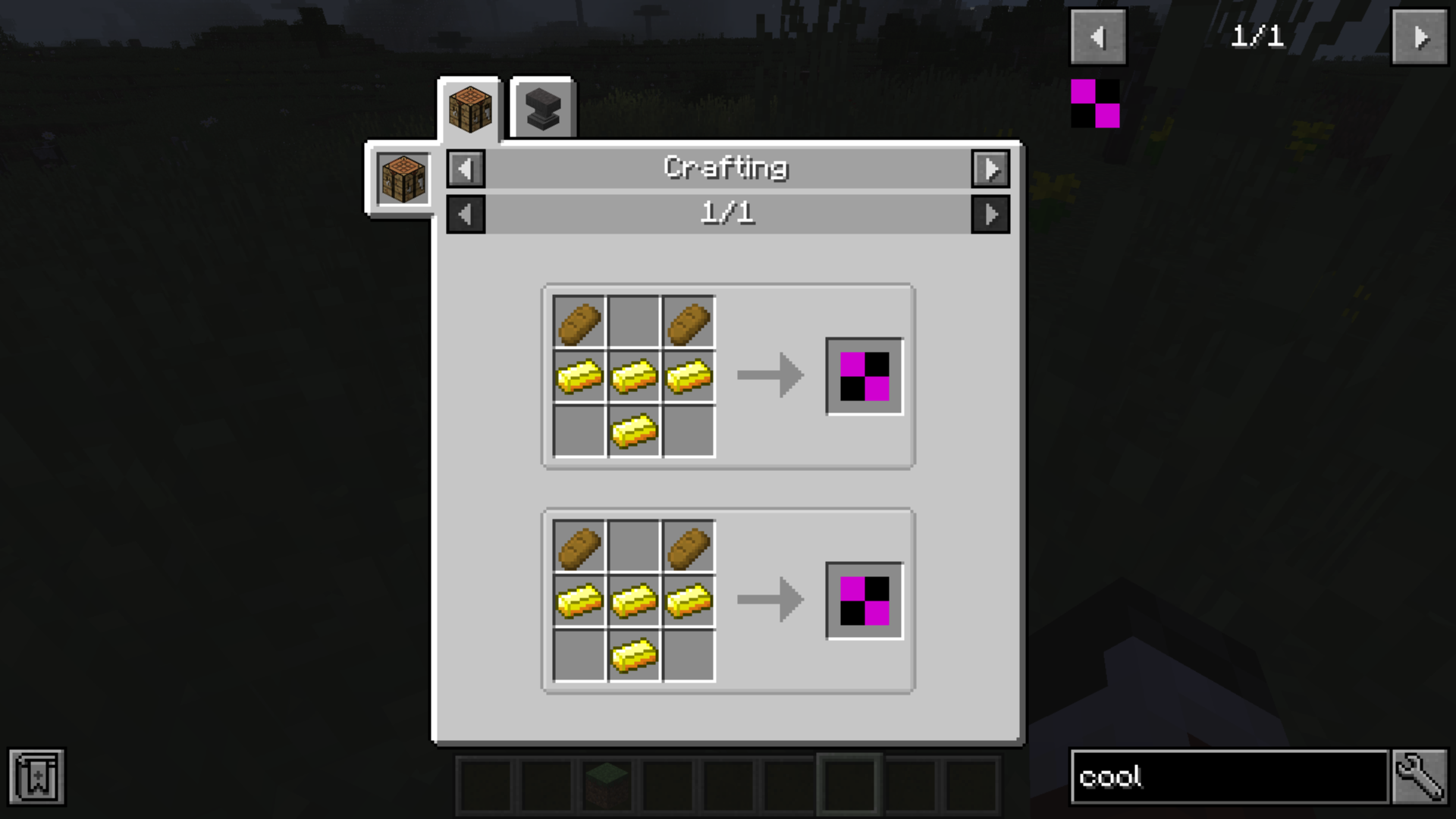Click the bread ingredient in the top recipe
This screenshot has width=1456, height=819.
[x=579, y=321]
